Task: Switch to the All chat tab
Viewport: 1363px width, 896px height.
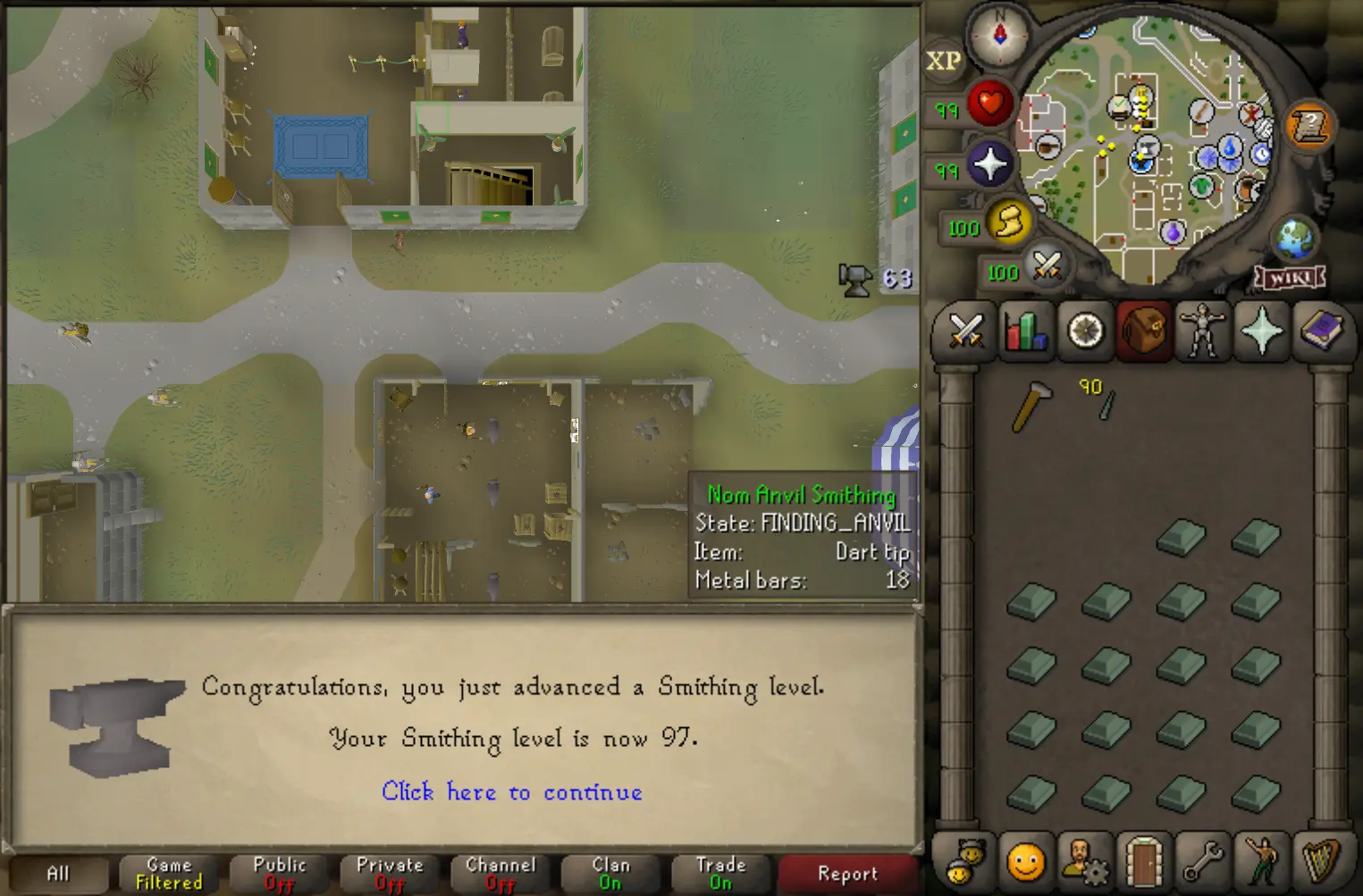Action: (61, 873)
